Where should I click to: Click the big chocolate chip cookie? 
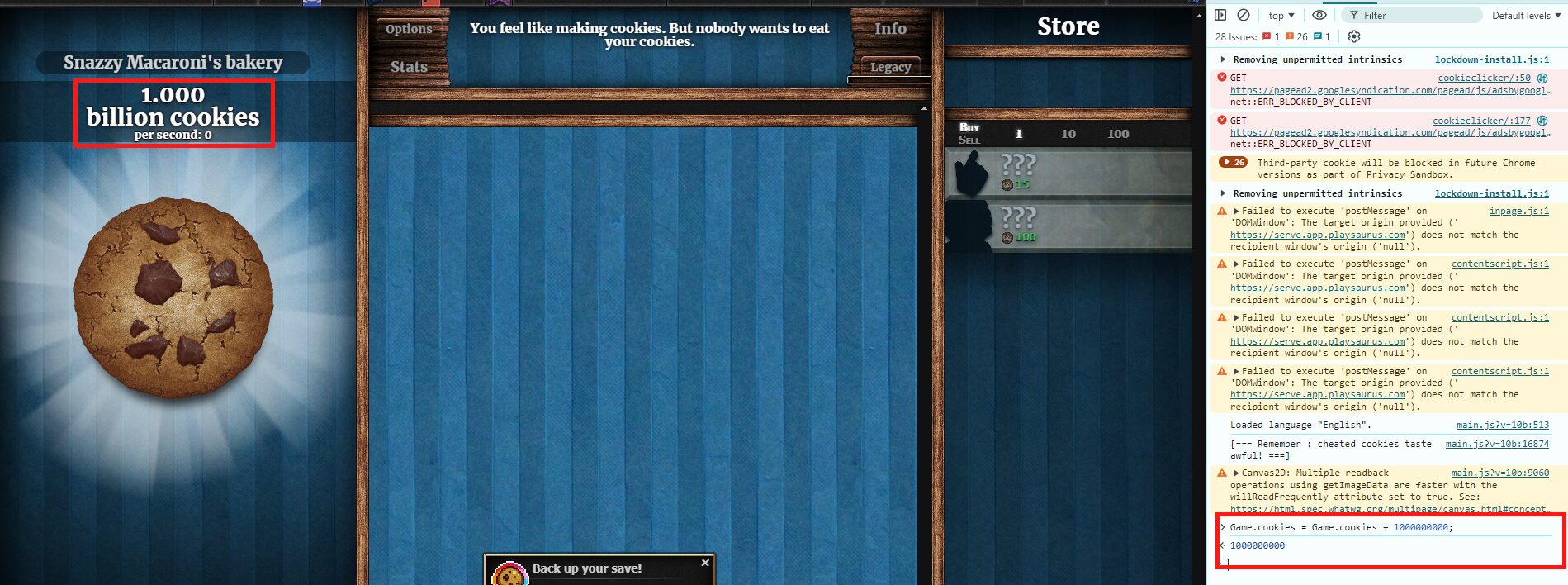pyautogui.click(x=173, y=297)
